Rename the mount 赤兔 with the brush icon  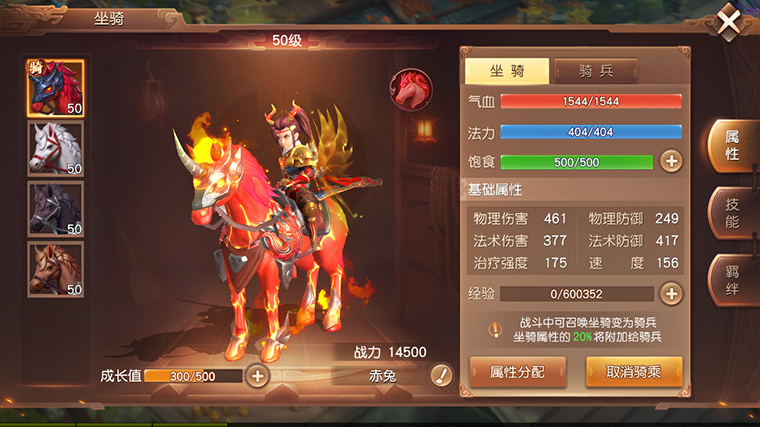click(x=441, y=375)
